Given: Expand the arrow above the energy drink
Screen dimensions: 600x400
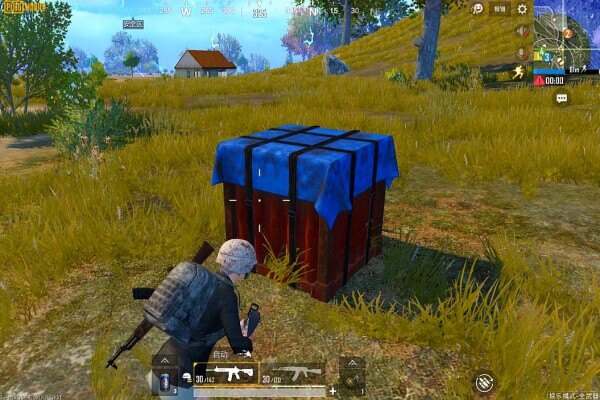Looking at the screenshot, I should click(165, 360).
